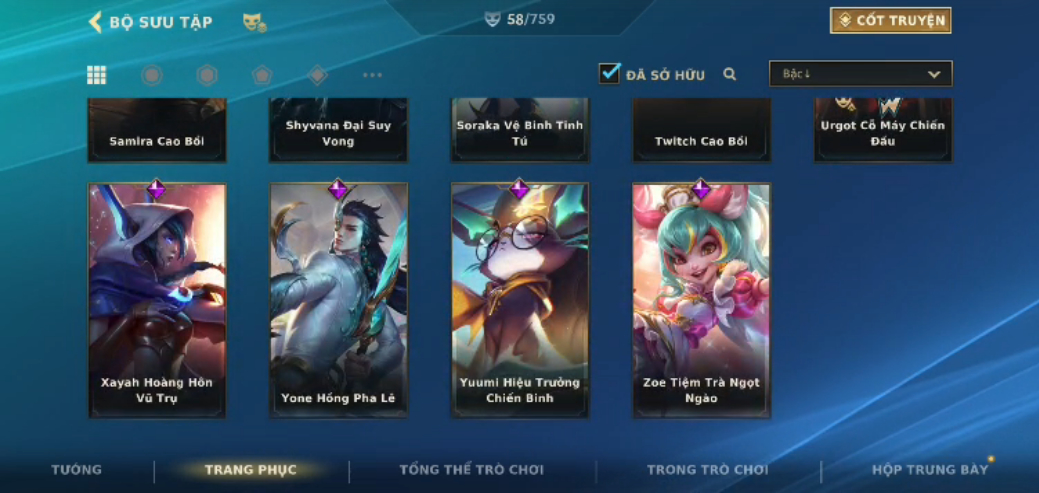Open Urgot Cỗ Máy Chiến Đấu skin
This screenshot has height=493, width=1039.
(883, 131)
